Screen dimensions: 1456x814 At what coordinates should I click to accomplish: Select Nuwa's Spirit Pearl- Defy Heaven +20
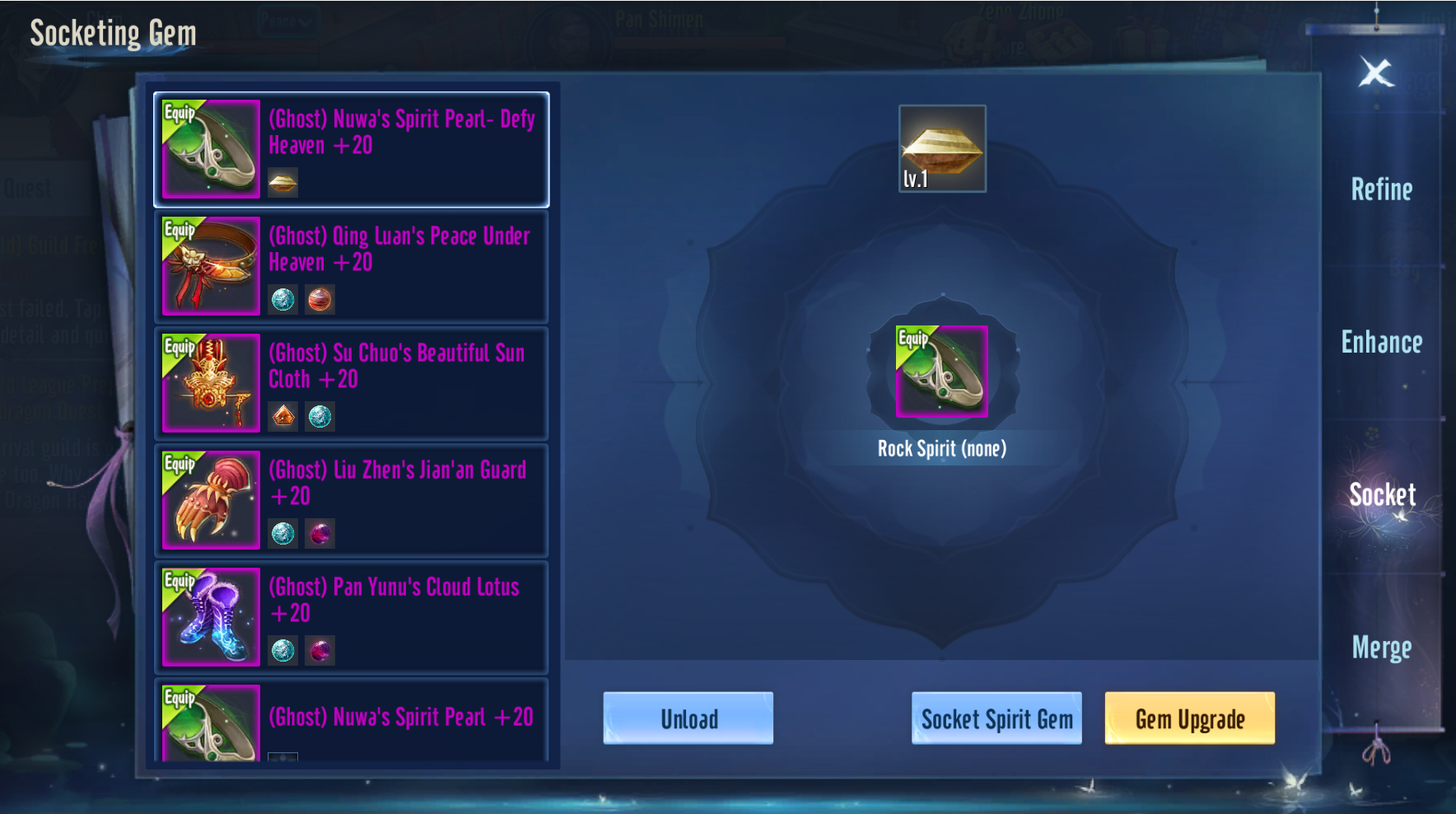coord(352,149)
